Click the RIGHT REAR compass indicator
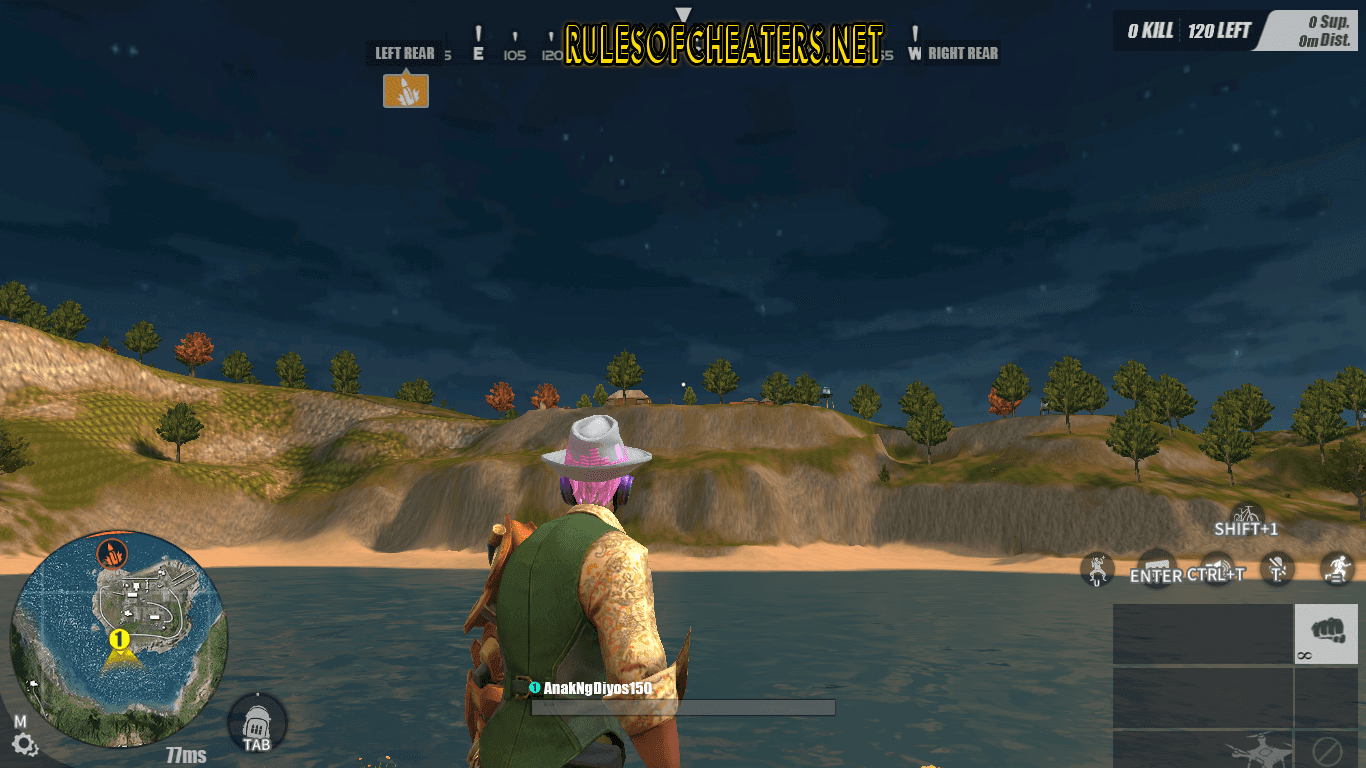 (961, 53)
